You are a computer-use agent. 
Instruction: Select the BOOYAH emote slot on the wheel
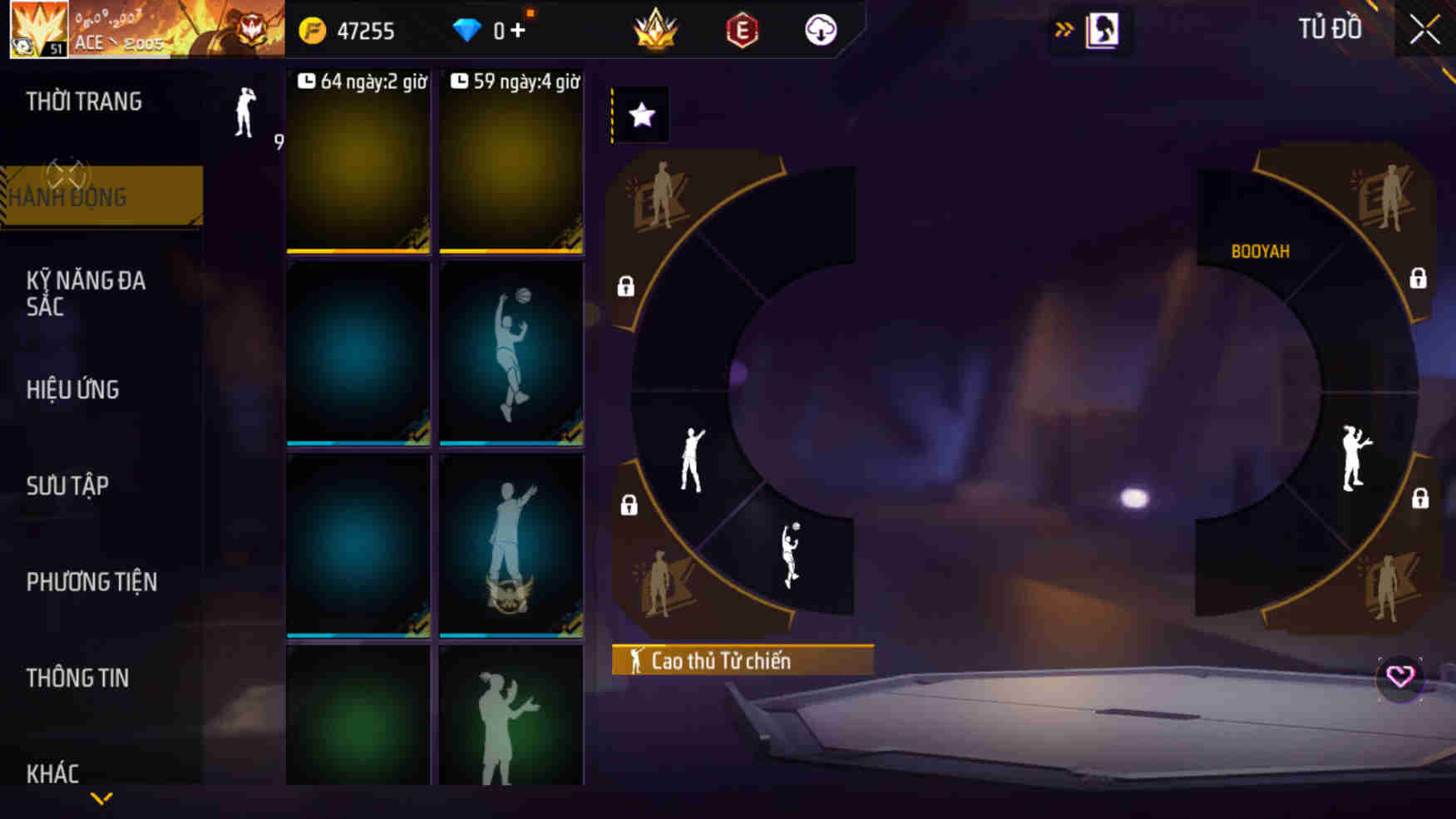click(x=1261, y=249)
